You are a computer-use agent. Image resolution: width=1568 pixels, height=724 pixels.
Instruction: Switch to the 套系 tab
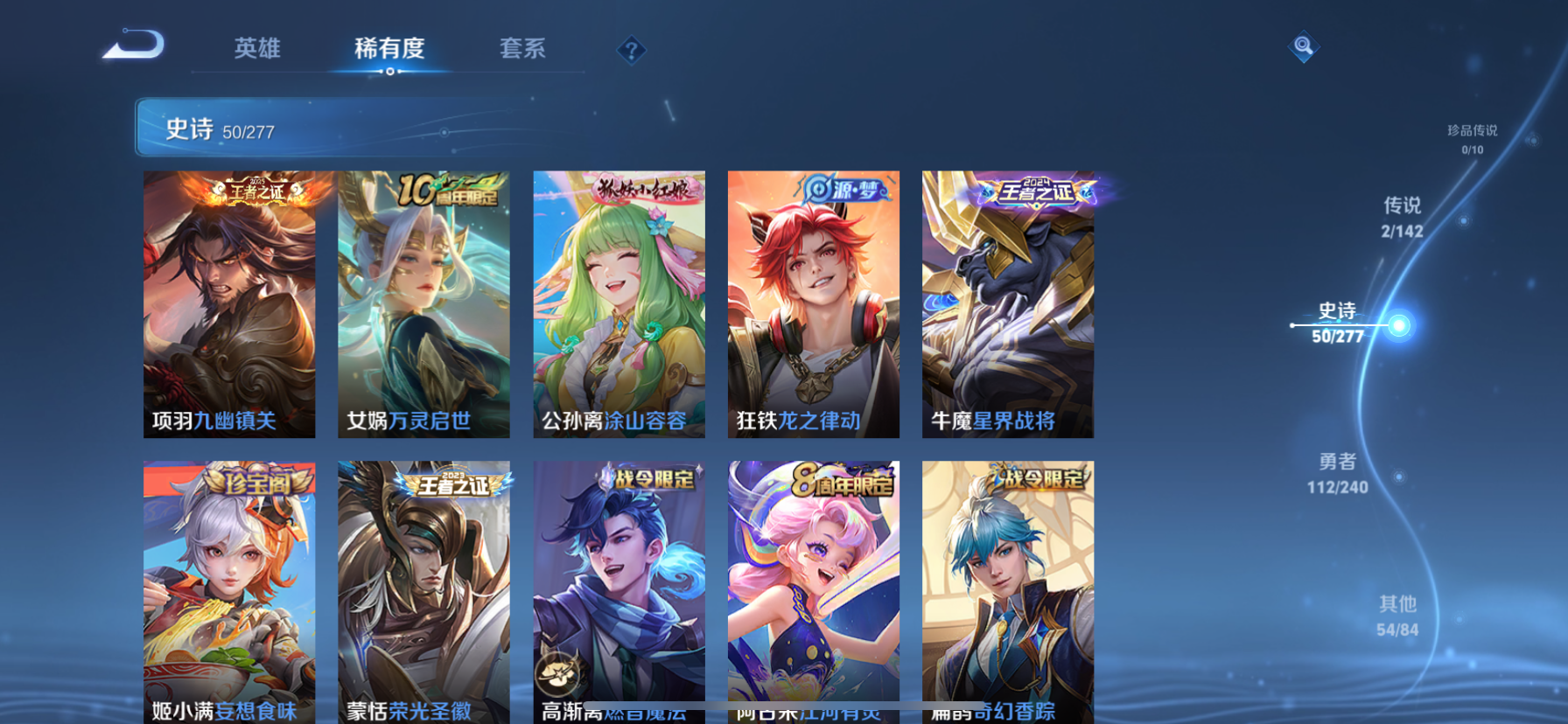pyautogui.click(x=522, y=50)
